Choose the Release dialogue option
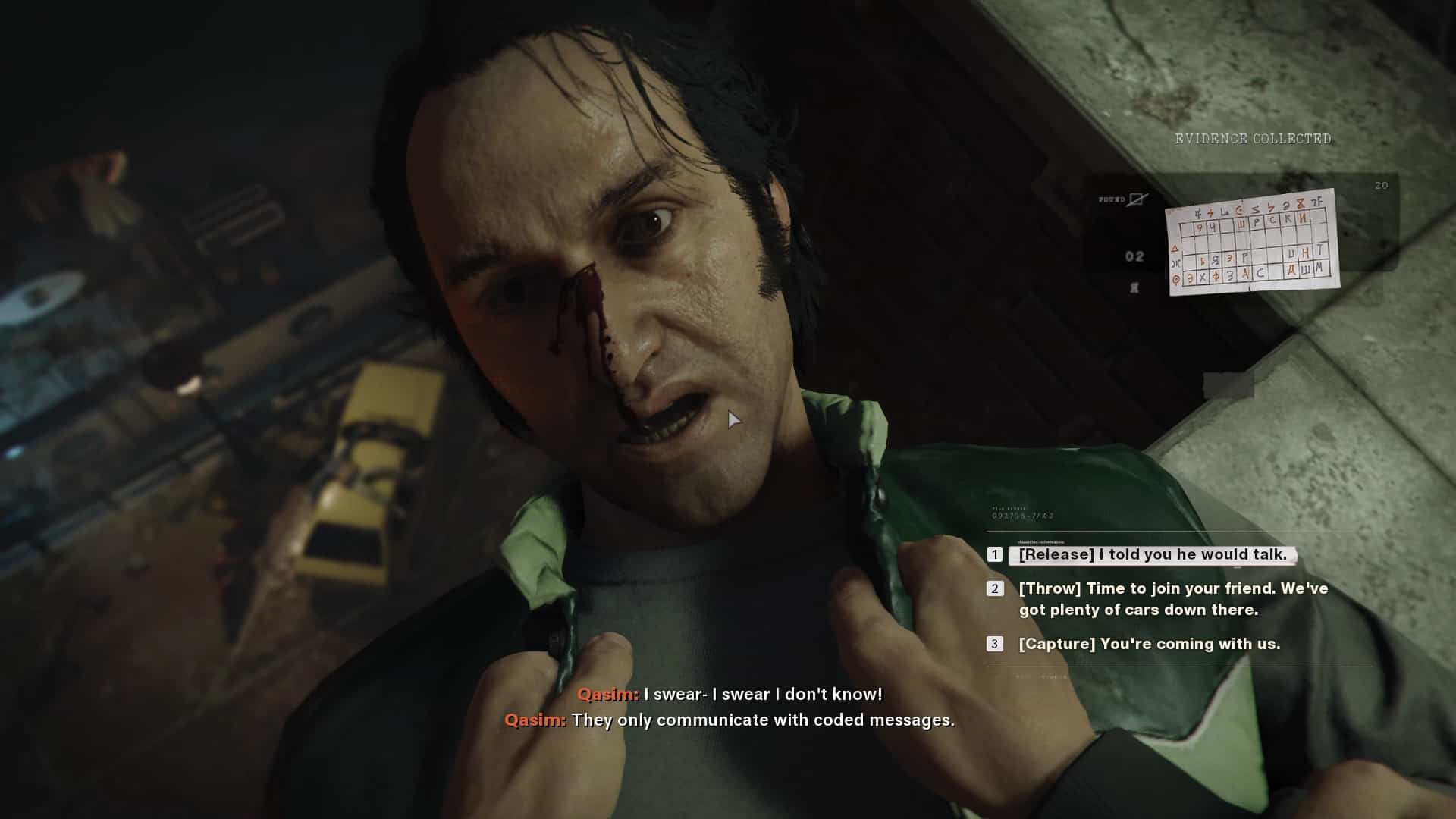 (x=1152, y=555)
